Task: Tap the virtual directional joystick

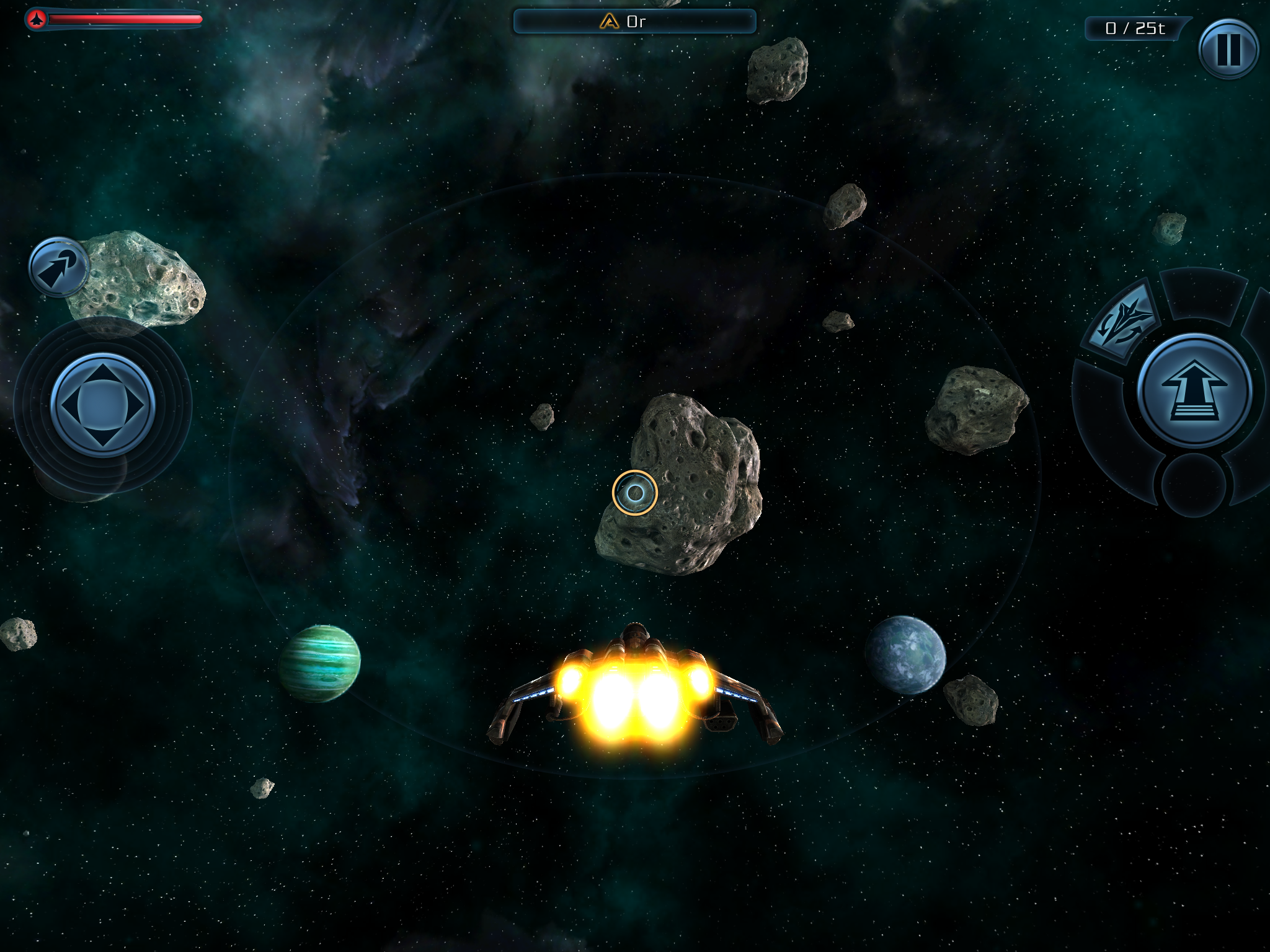Action: pos(102,405)
